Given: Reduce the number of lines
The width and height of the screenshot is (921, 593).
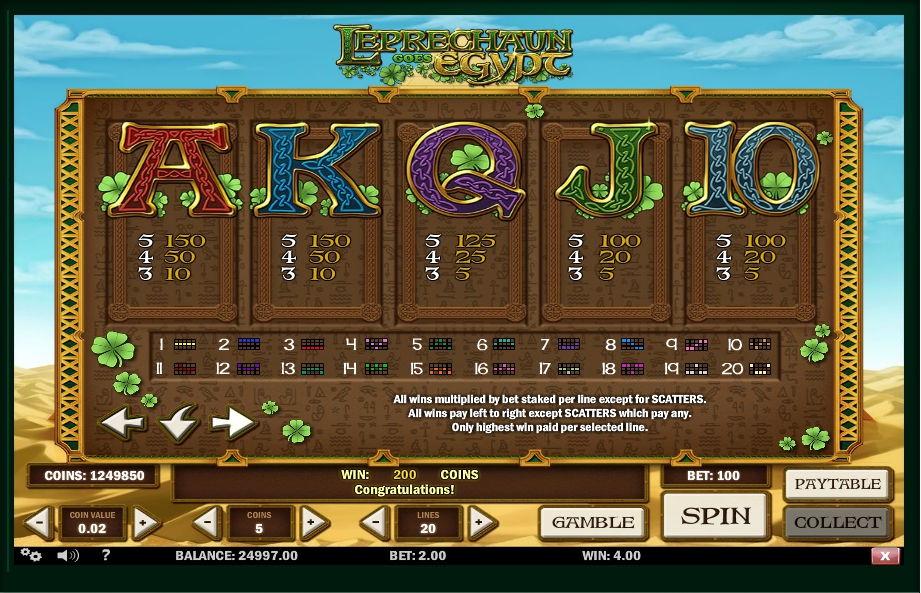Looking at the screenshot, I should coord(375,522).
